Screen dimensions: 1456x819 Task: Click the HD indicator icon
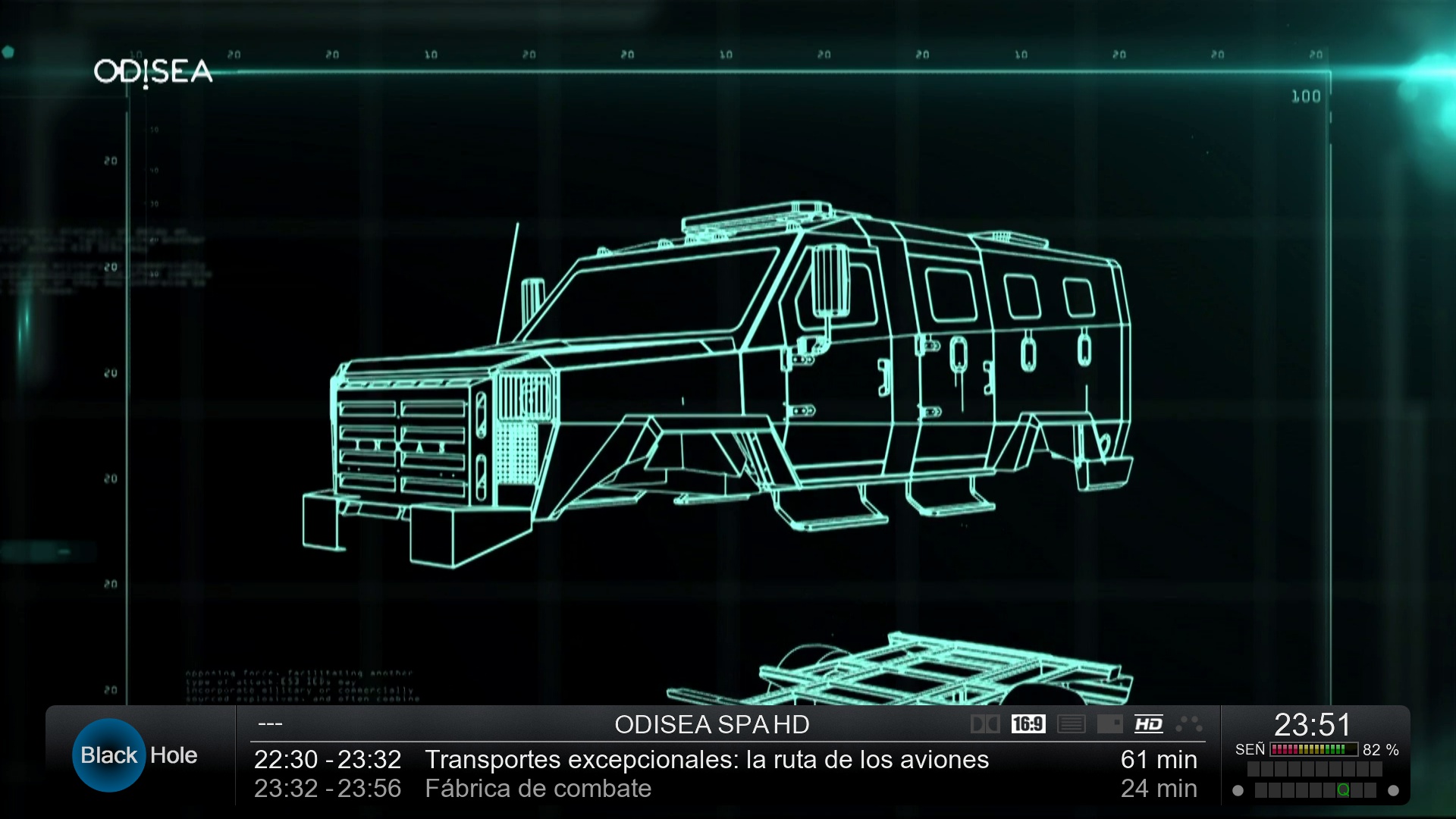(x=1148, y=724)
